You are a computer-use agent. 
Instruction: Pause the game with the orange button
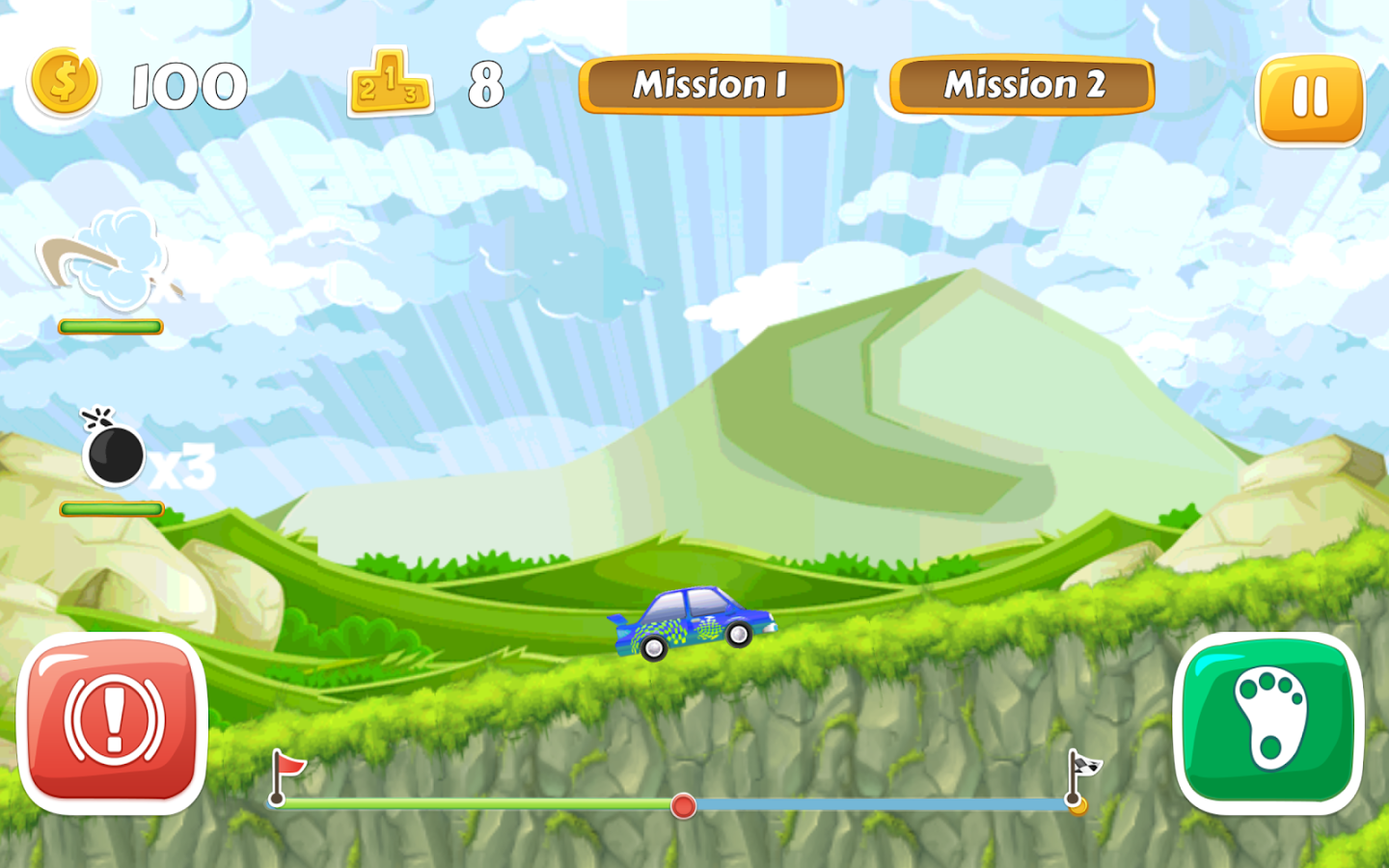(1310, 99)
